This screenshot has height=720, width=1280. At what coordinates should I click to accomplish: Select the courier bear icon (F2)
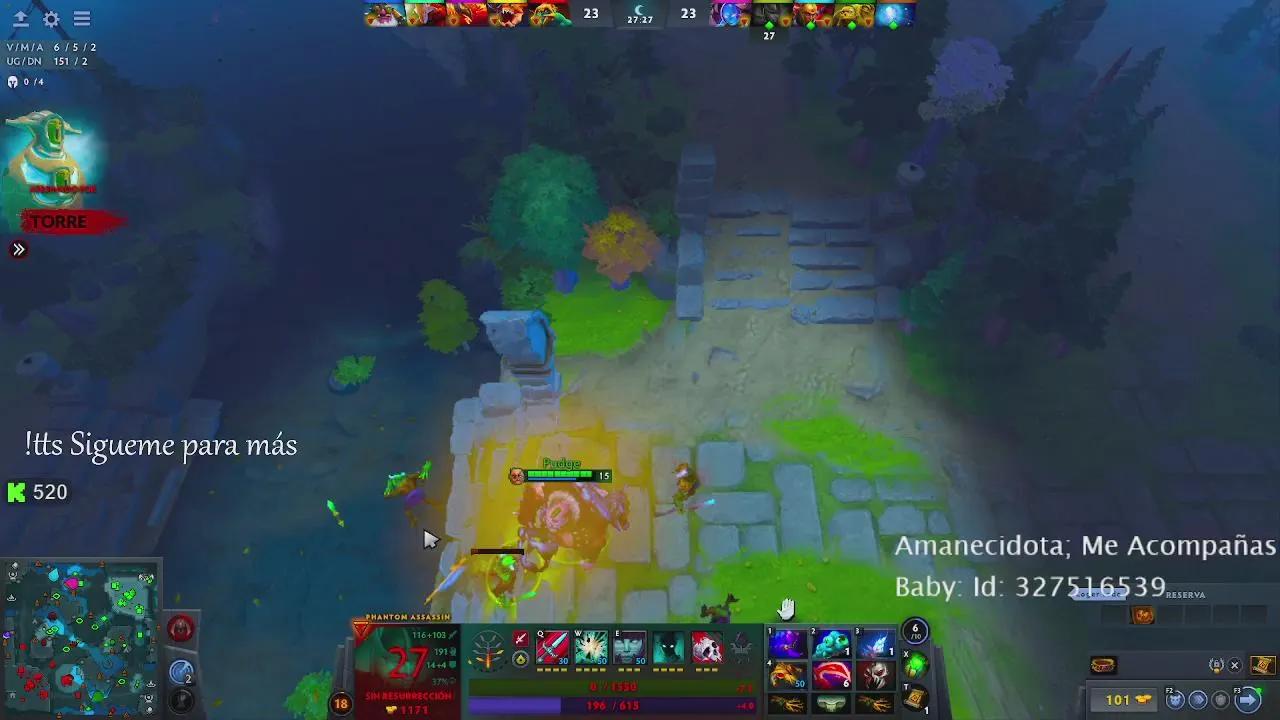pos(1176,700)
